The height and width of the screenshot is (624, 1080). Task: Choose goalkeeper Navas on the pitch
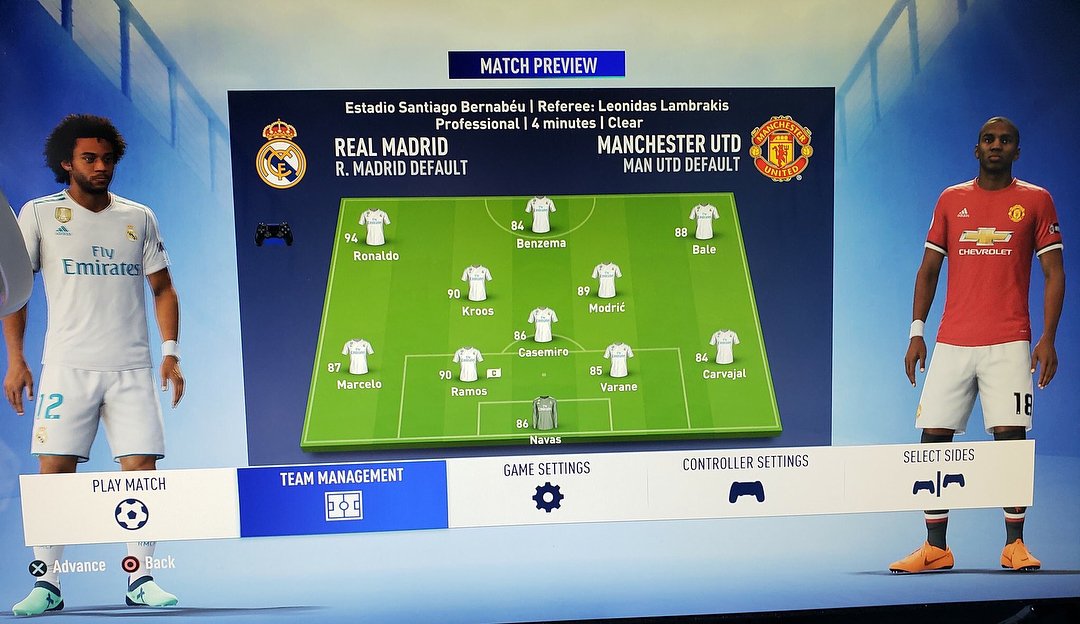pyautogui.click(x=545, y=412)
